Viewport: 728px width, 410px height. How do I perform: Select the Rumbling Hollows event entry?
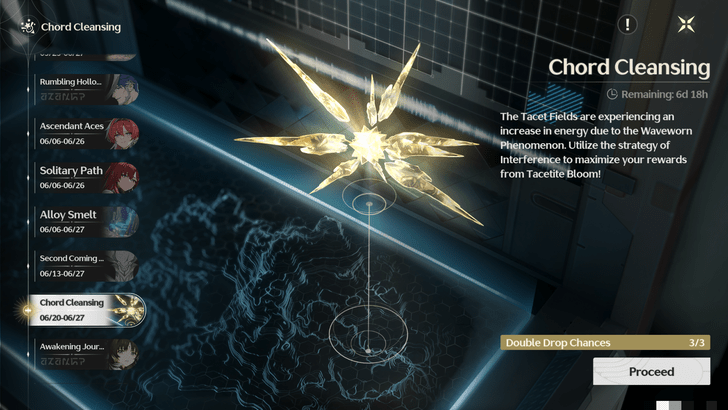86,87
